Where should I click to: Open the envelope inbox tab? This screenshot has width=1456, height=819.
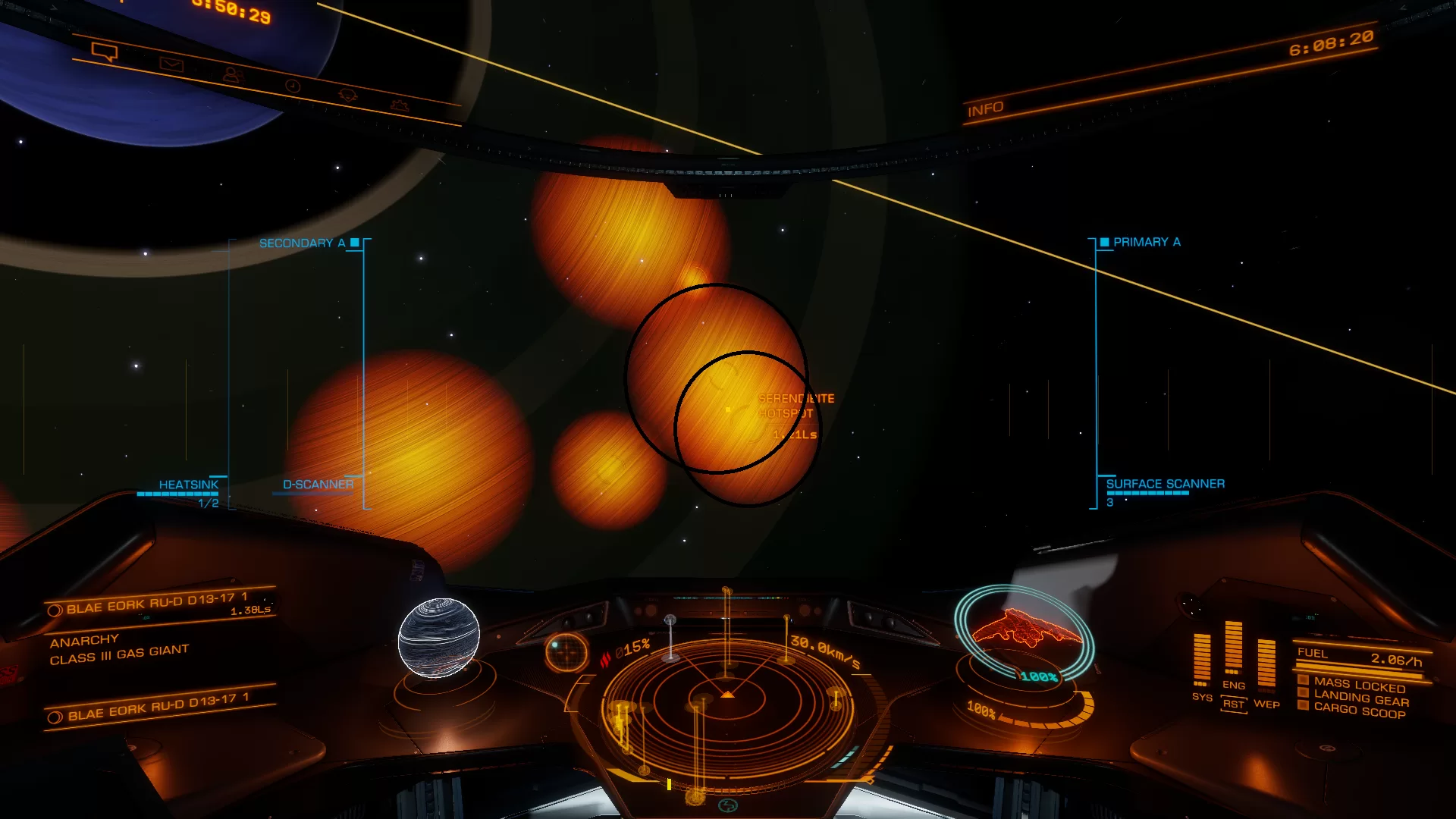171,64
